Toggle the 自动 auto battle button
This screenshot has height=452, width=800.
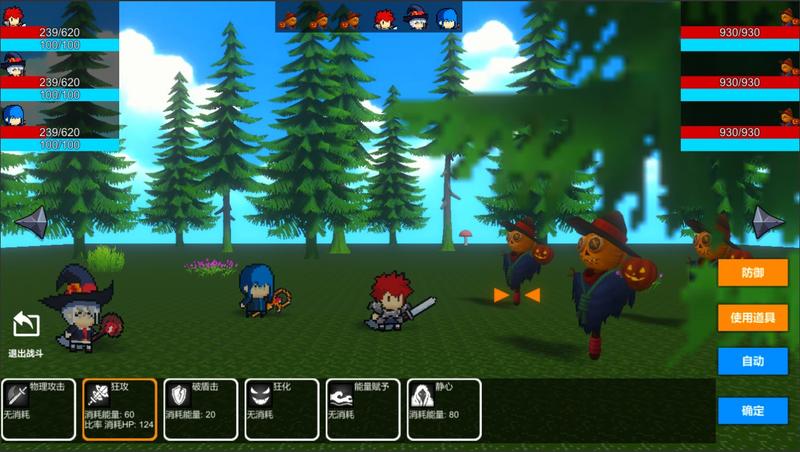point(752,361)
